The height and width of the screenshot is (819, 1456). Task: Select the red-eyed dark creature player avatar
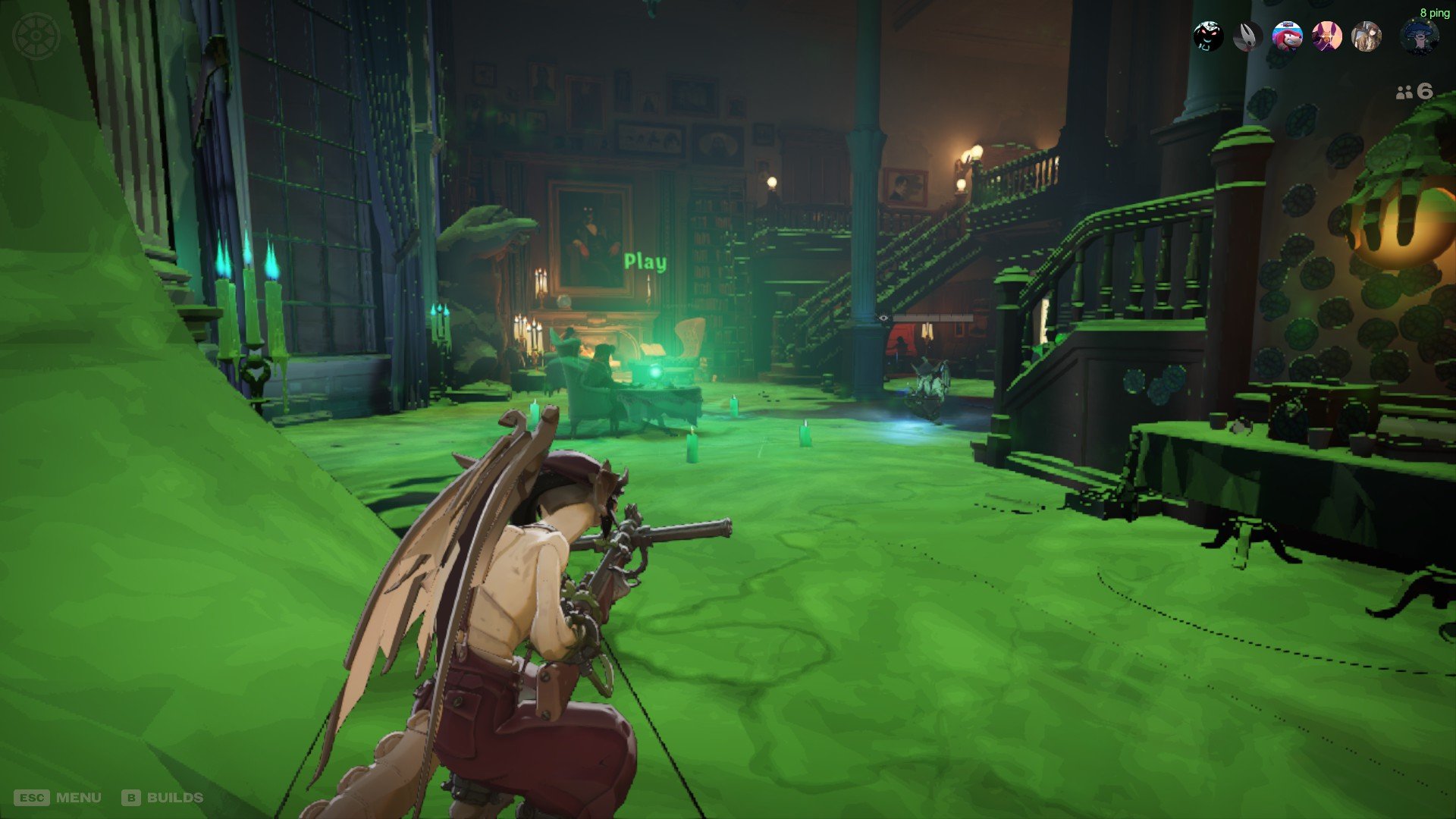click(1208, 36)
